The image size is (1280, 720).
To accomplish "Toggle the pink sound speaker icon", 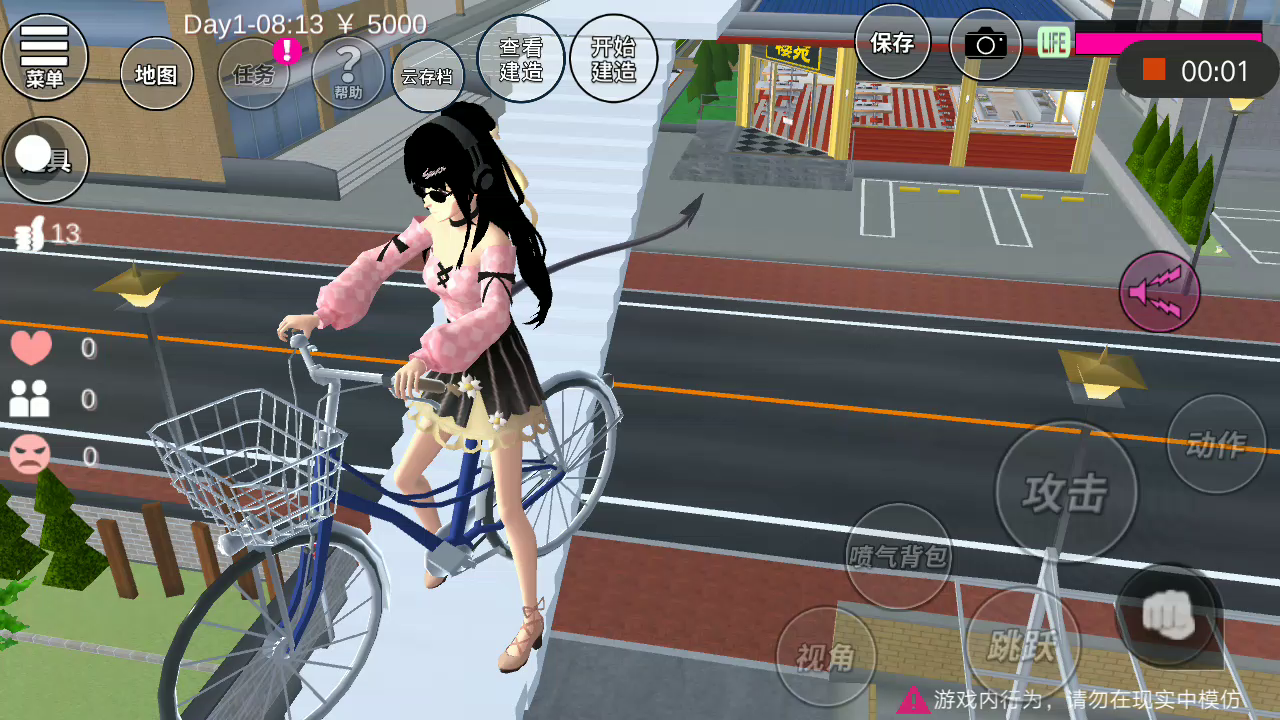I will pos(1159,291).
